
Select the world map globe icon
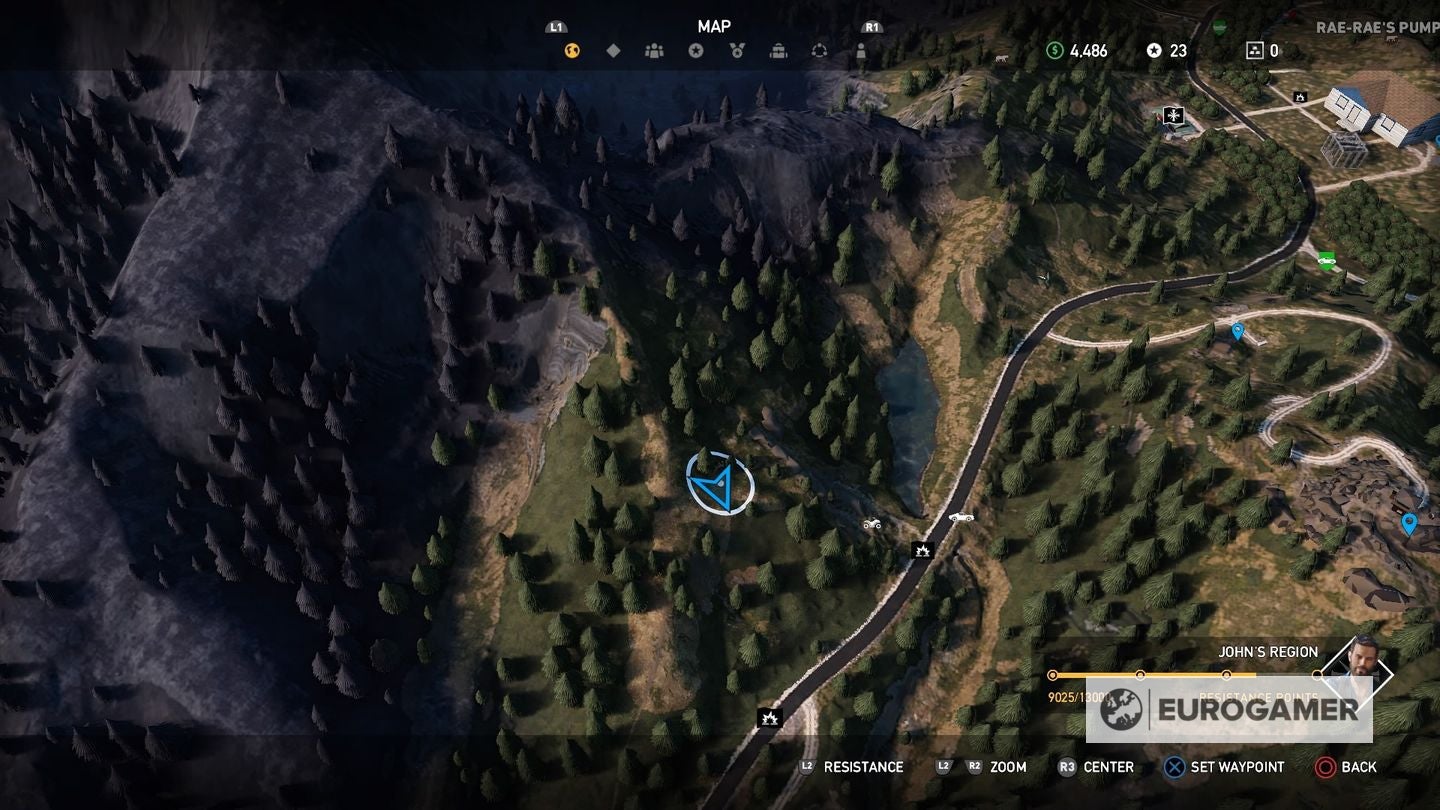[x=570, y=50]
